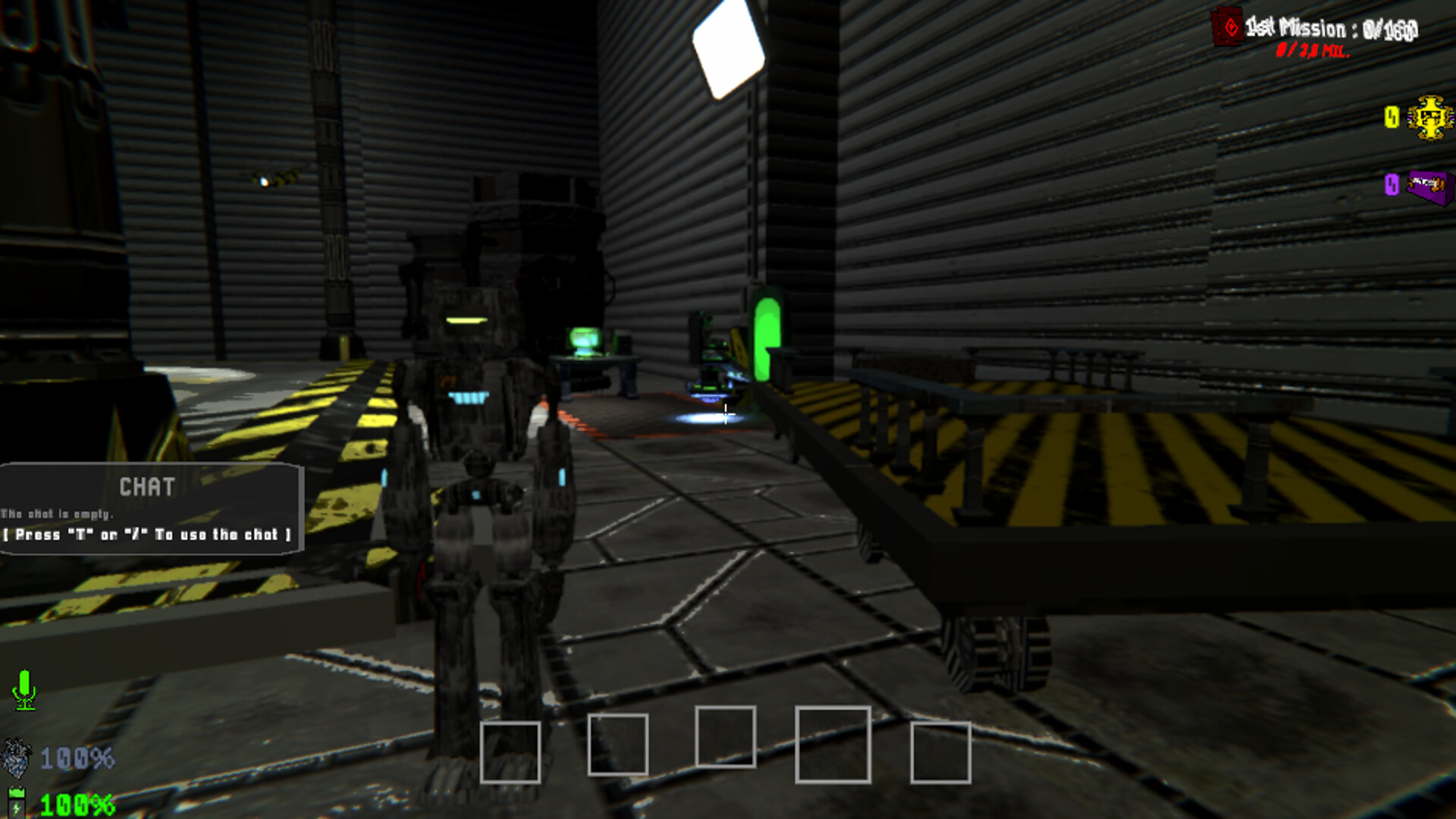Toggle the purple counter beside the crate icon
Viewport: 1456px width, 819px height.
click(x=1390, y=184)
